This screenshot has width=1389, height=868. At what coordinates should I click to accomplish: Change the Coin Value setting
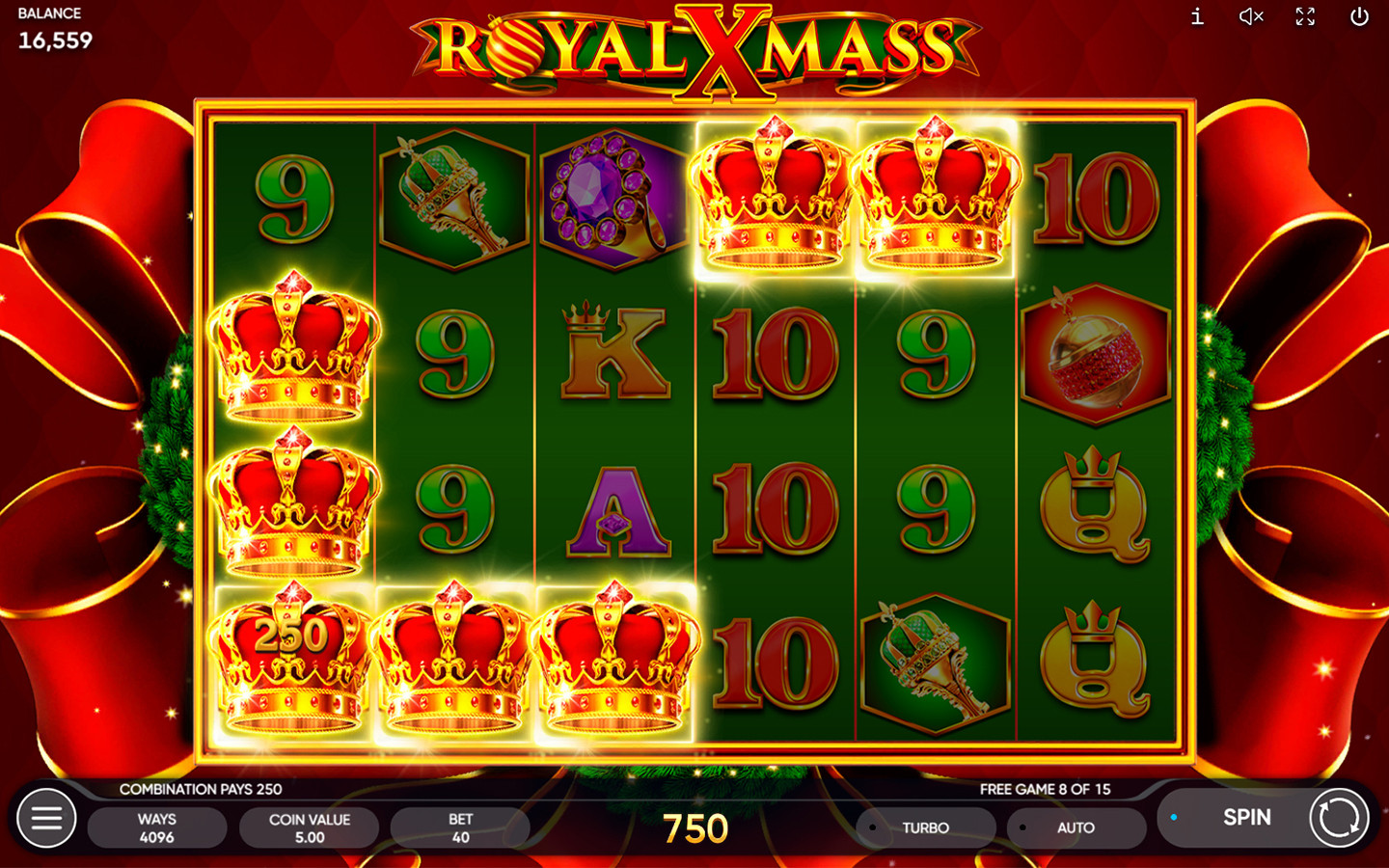point(309,827)
